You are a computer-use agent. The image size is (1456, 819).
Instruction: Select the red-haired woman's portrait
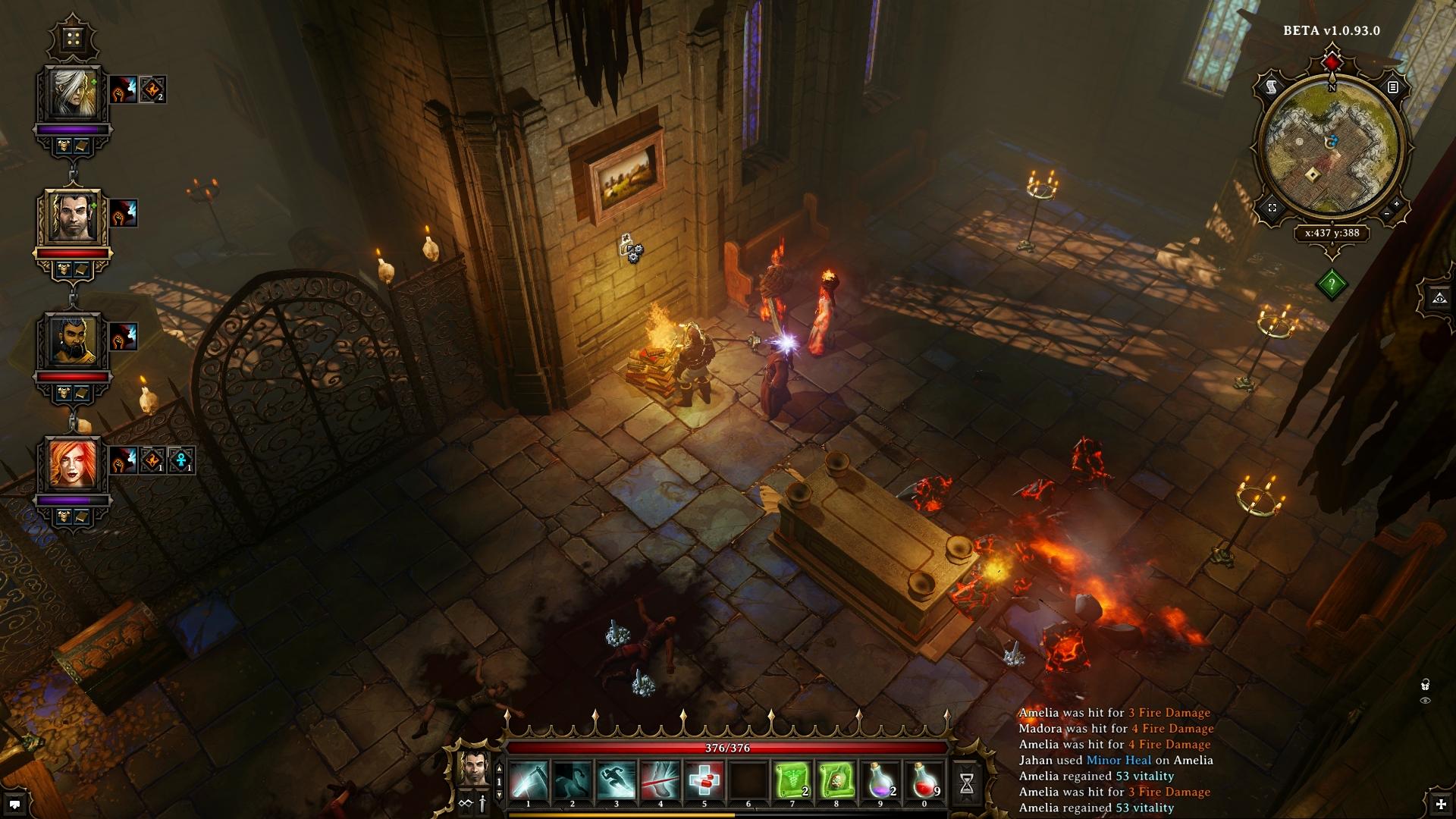[74, 463]
